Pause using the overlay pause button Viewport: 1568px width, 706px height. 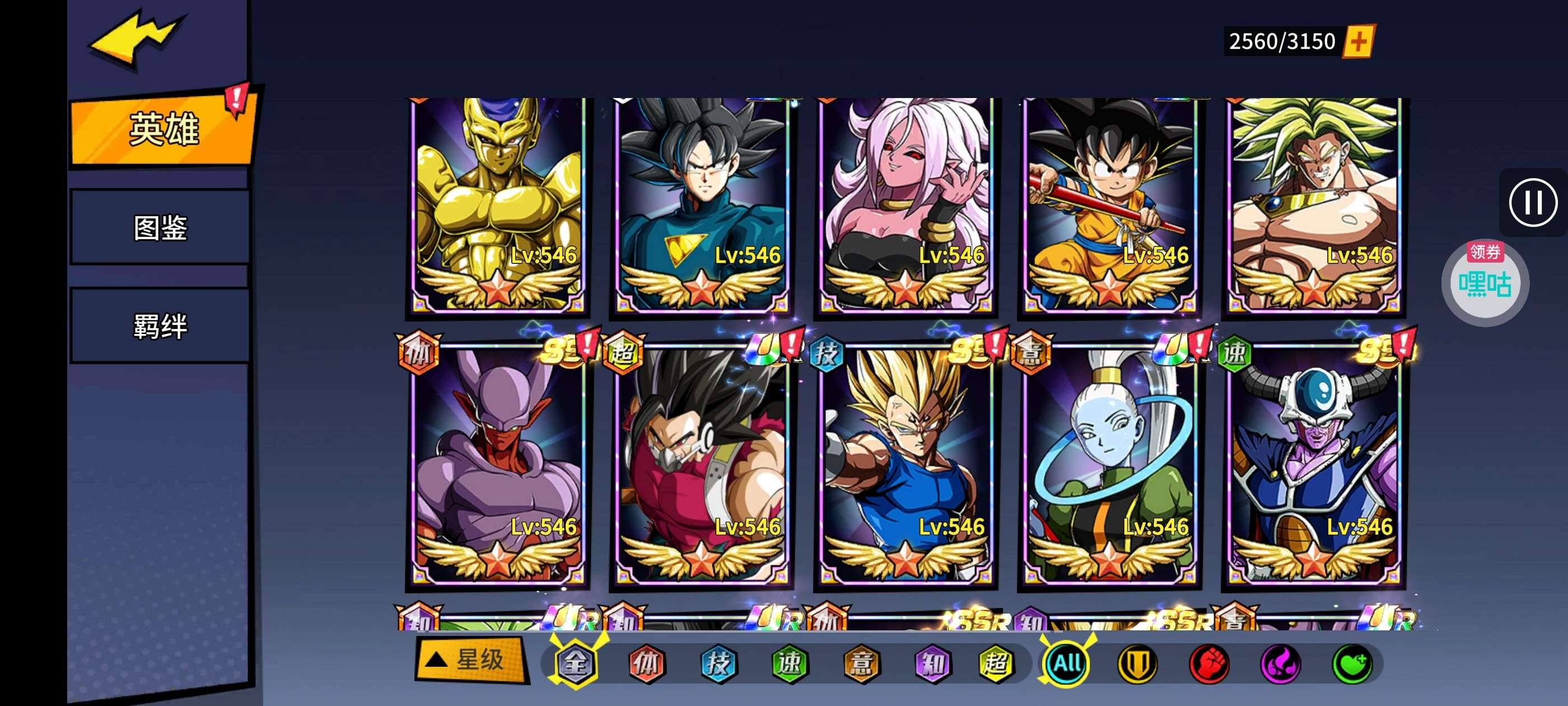click(1533, 202)
